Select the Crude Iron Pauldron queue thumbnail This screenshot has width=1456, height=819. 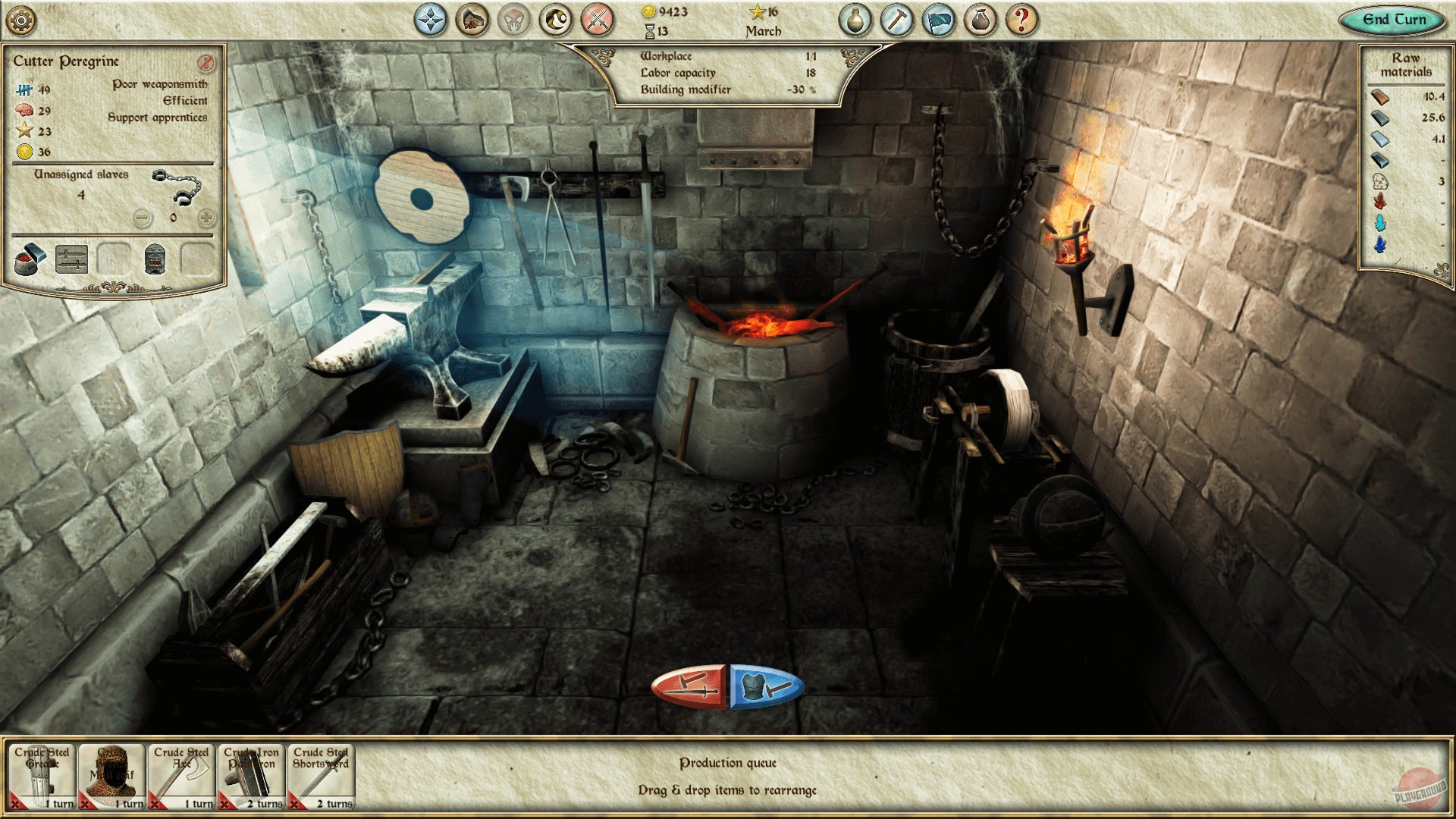[250, 773]
